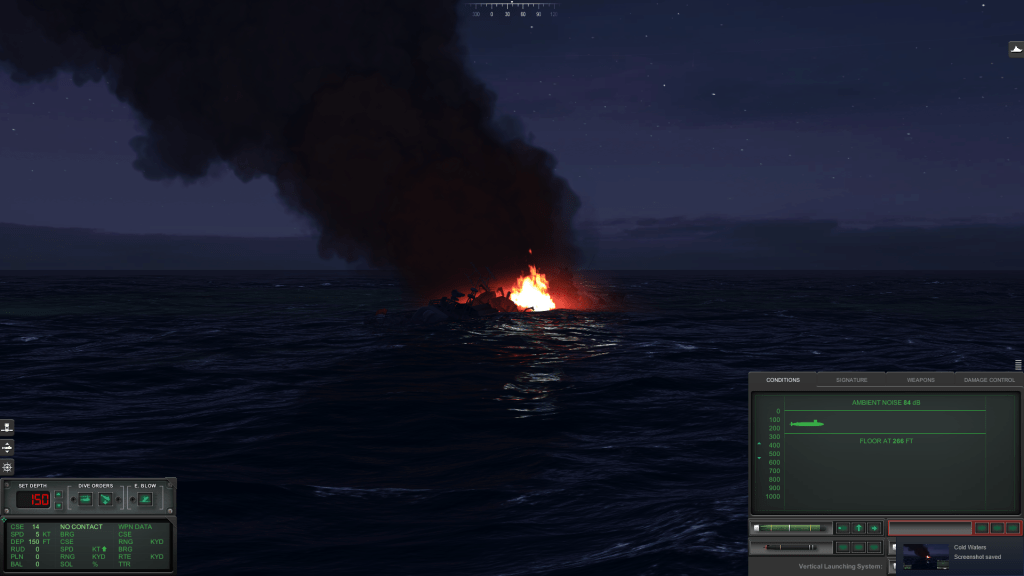Open the Damage Control tab
The width and height of the screenshot is (1024, 576).
coord(989,380)
